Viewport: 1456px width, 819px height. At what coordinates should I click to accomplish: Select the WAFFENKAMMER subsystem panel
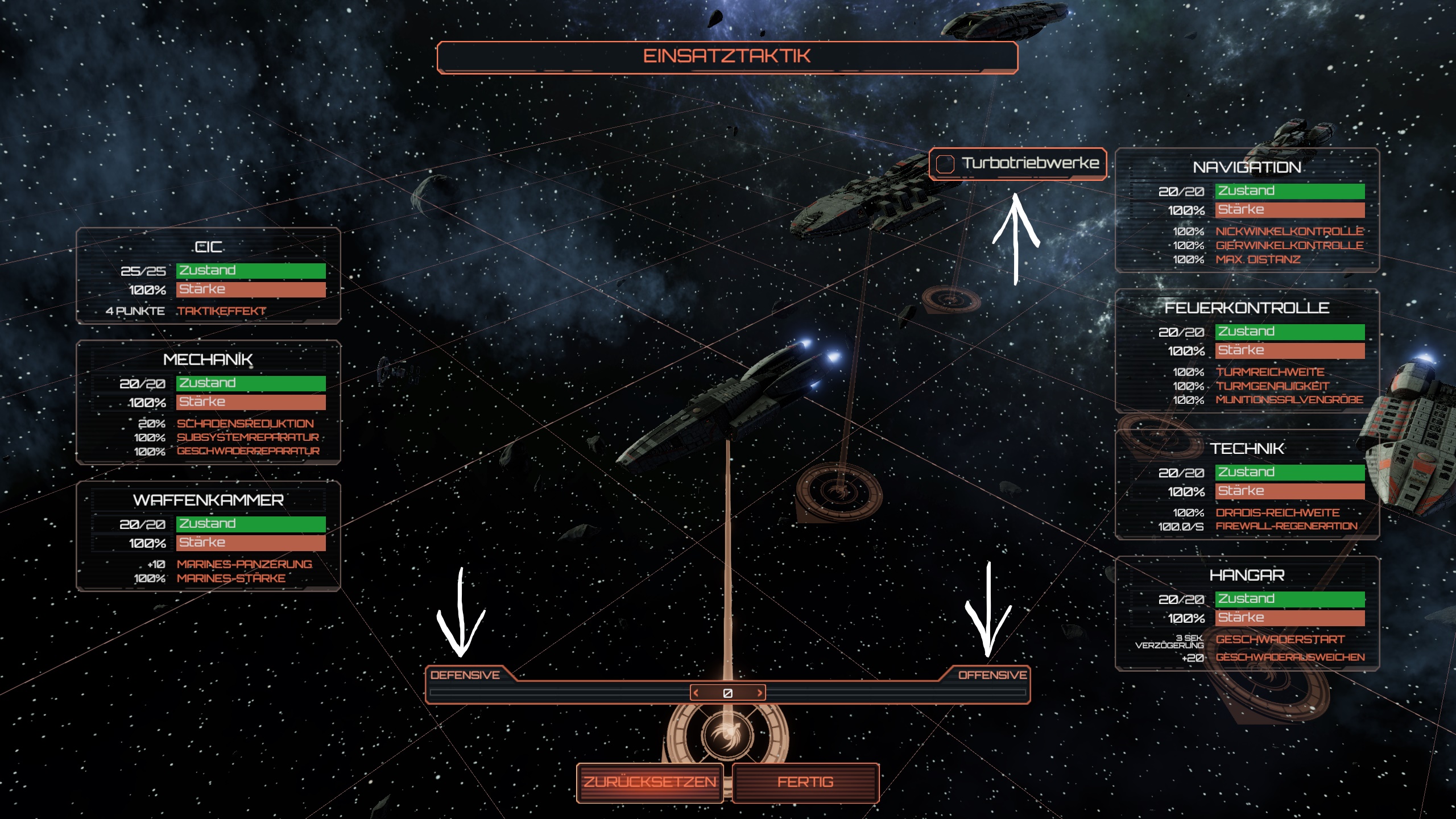click(x=208, y=536)
